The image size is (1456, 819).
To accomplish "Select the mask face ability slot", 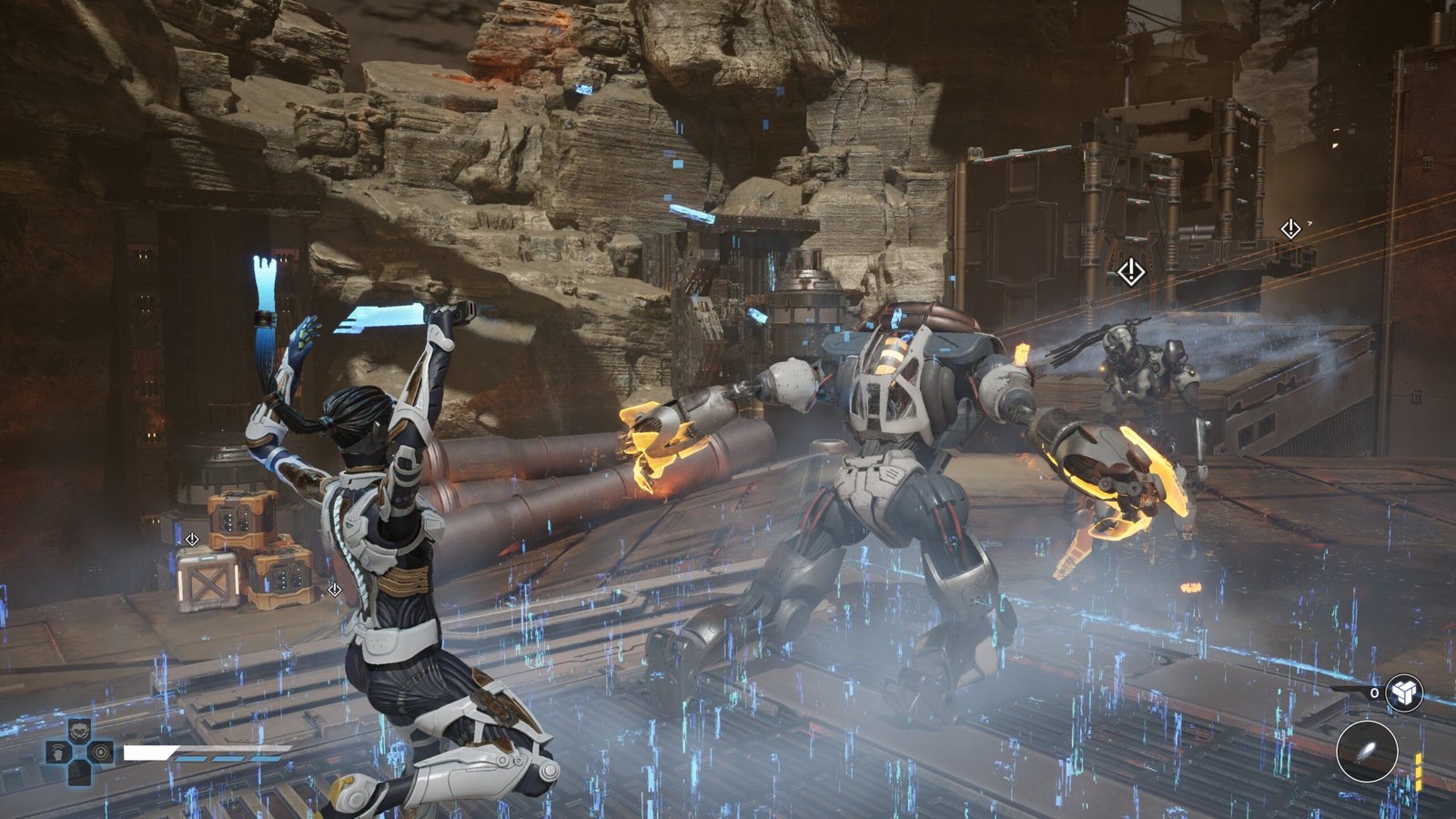I will (x=80, y=730).
